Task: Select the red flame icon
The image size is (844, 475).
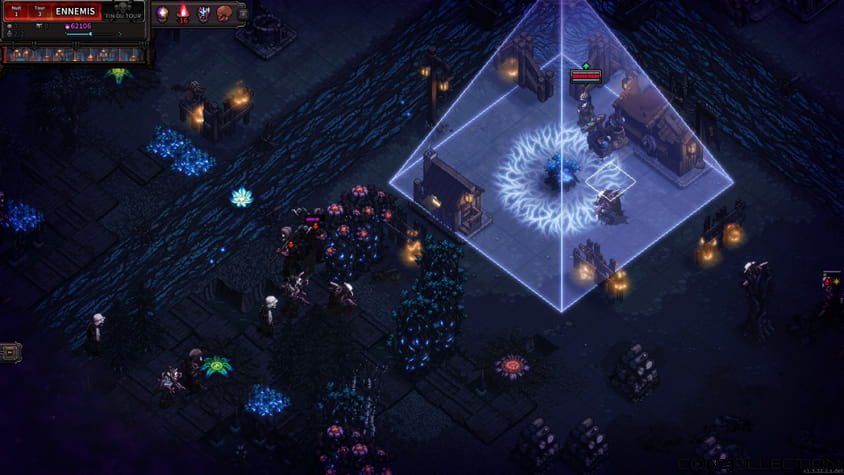Action: [x=183, y=14]
